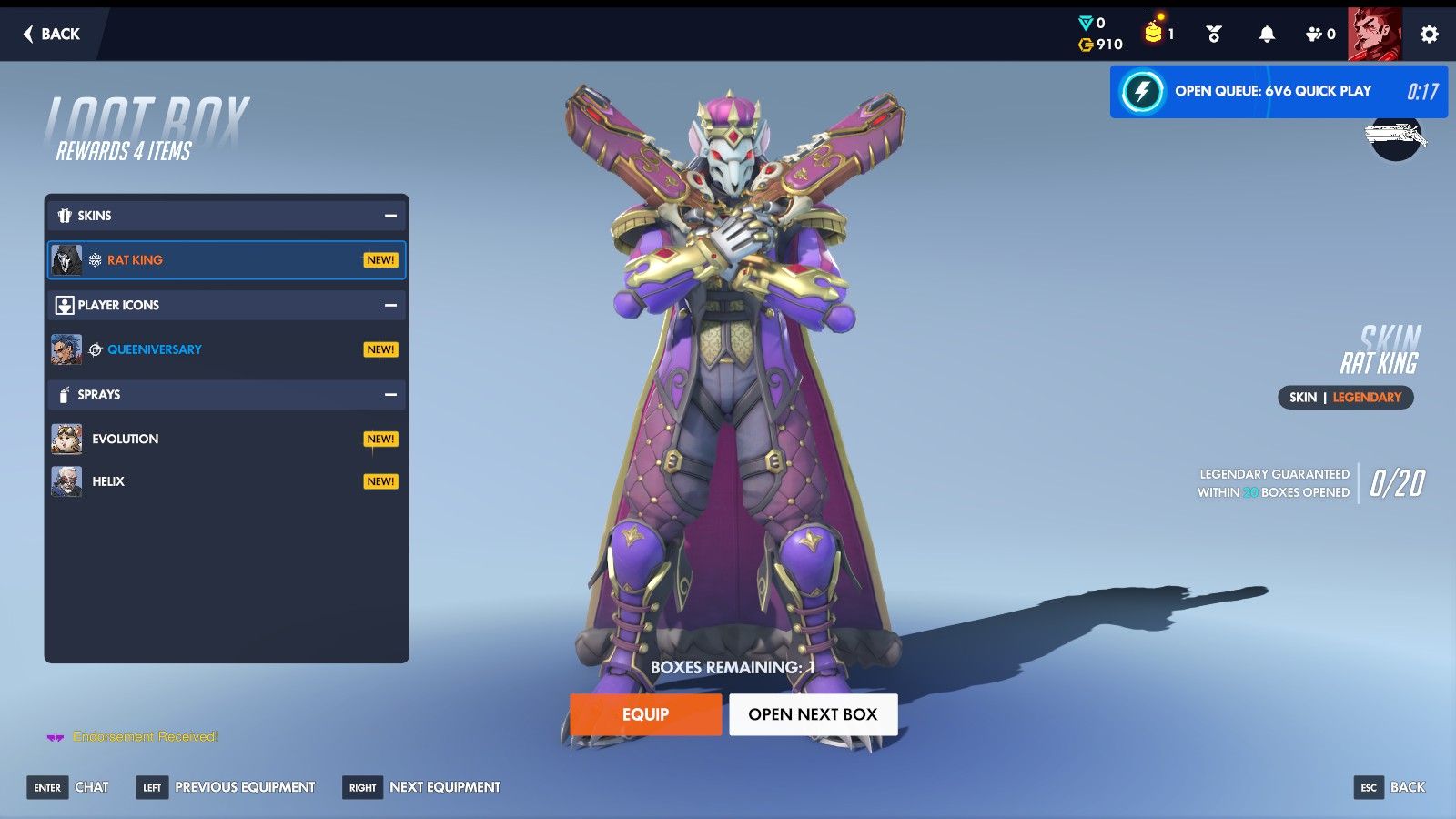This screenshot has width=1456, height=819.
Task: Open the loot box counter icon
Action: 1158,33
